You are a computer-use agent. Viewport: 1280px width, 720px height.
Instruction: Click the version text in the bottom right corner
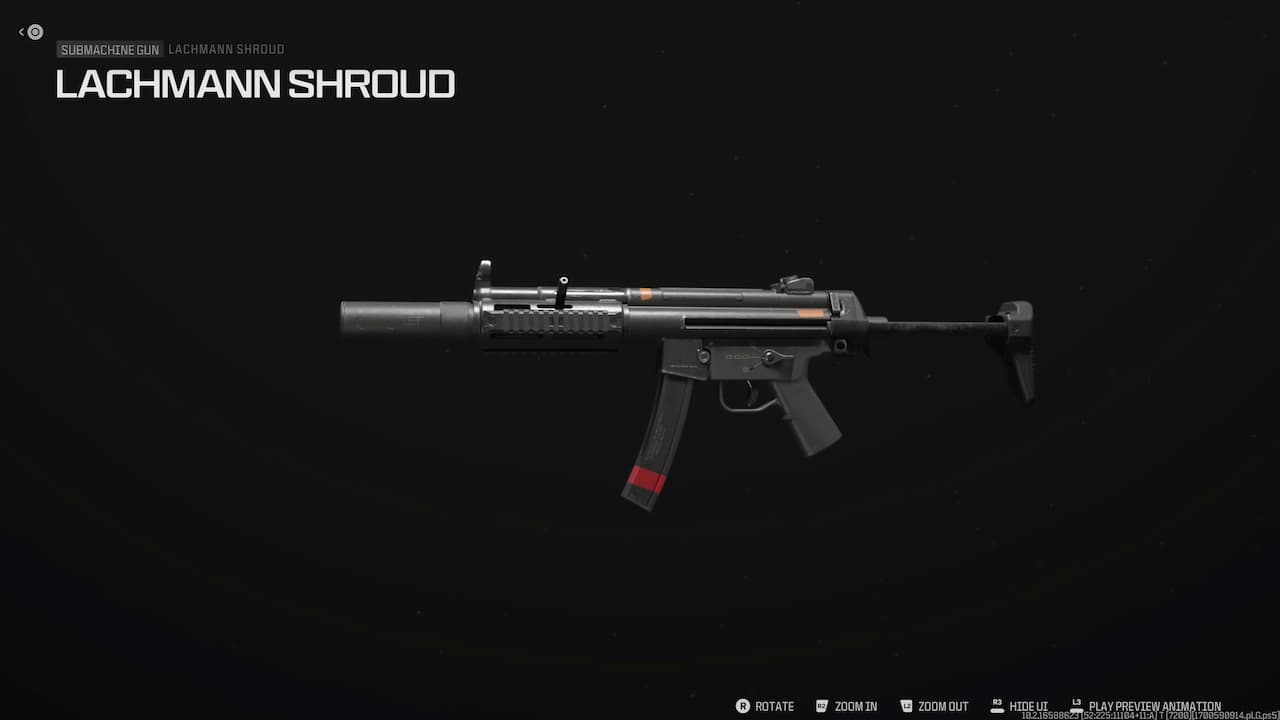point(1150,716)
